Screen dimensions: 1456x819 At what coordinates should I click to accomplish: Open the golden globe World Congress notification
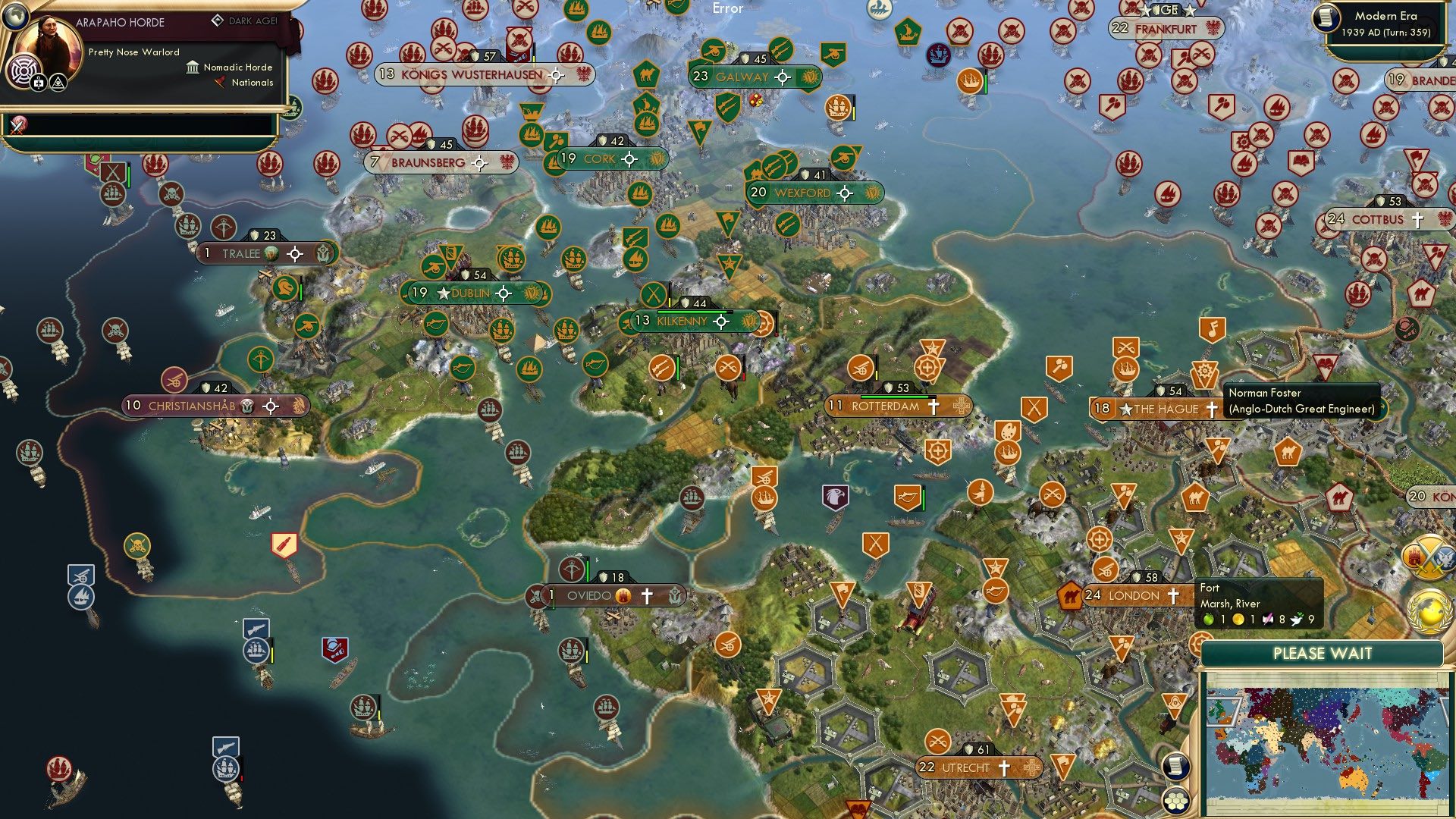click(x=1429, y=610)
